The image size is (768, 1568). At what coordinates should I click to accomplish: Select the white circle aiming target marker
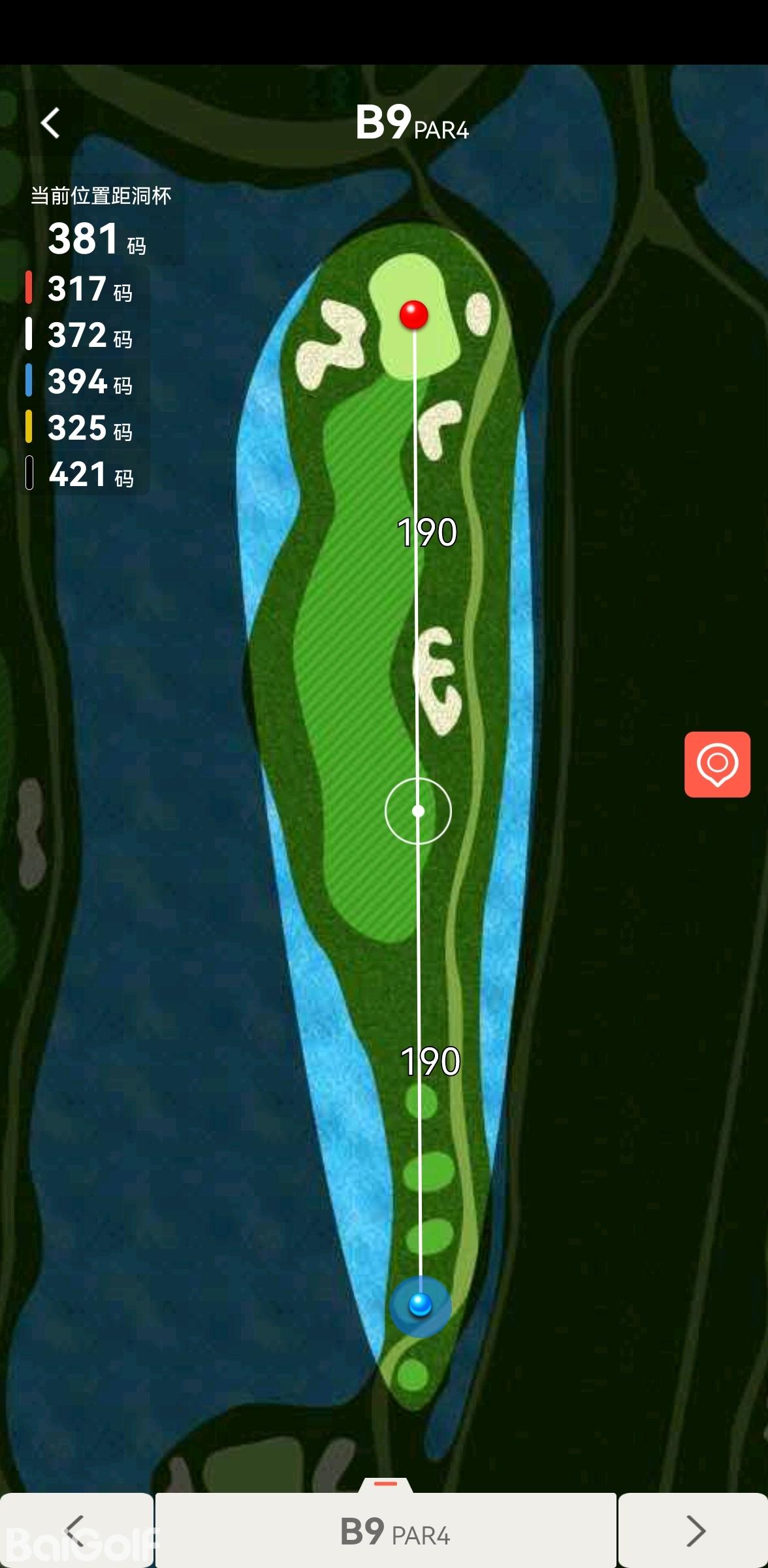pos(418,811)
